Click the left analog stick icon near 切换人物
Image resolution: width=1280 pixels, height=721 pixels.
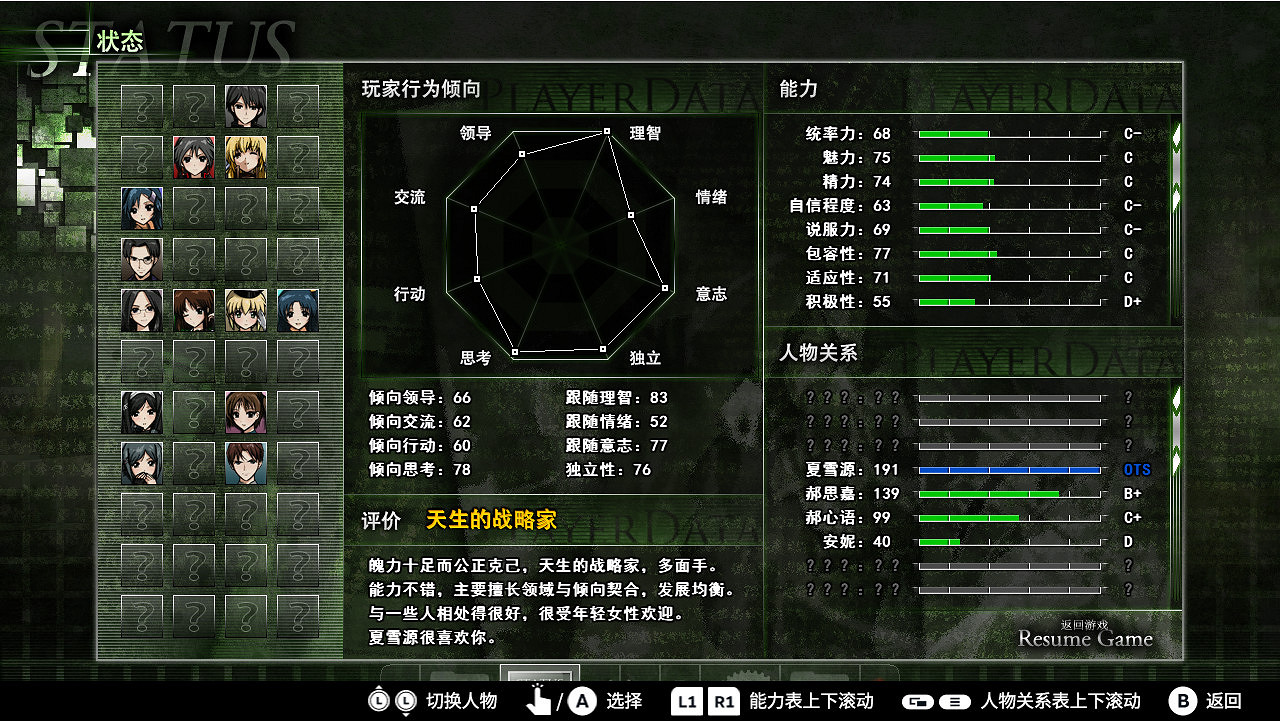point(381,702)
